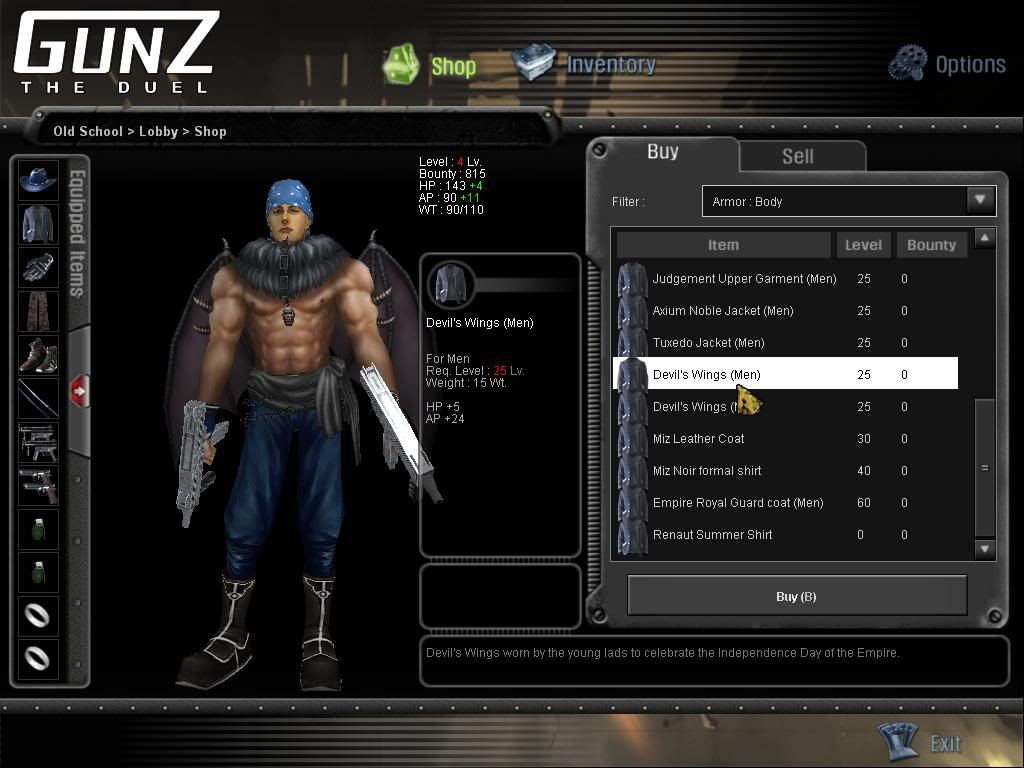Select the Miz Leather Coat item

click(698, 439)
